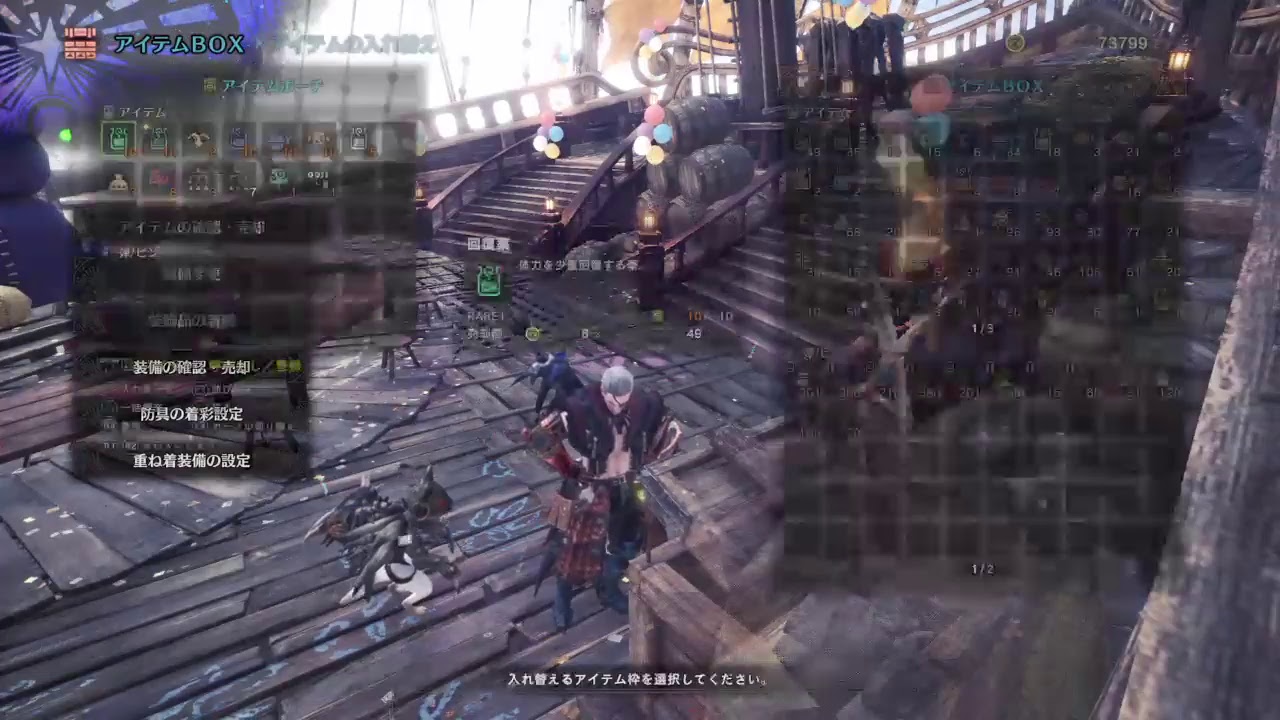Image resolution: width=1280 pixels, height=720 pixels.
Task: Select the sack-shaped item icon in the second row
Action: 118,179
